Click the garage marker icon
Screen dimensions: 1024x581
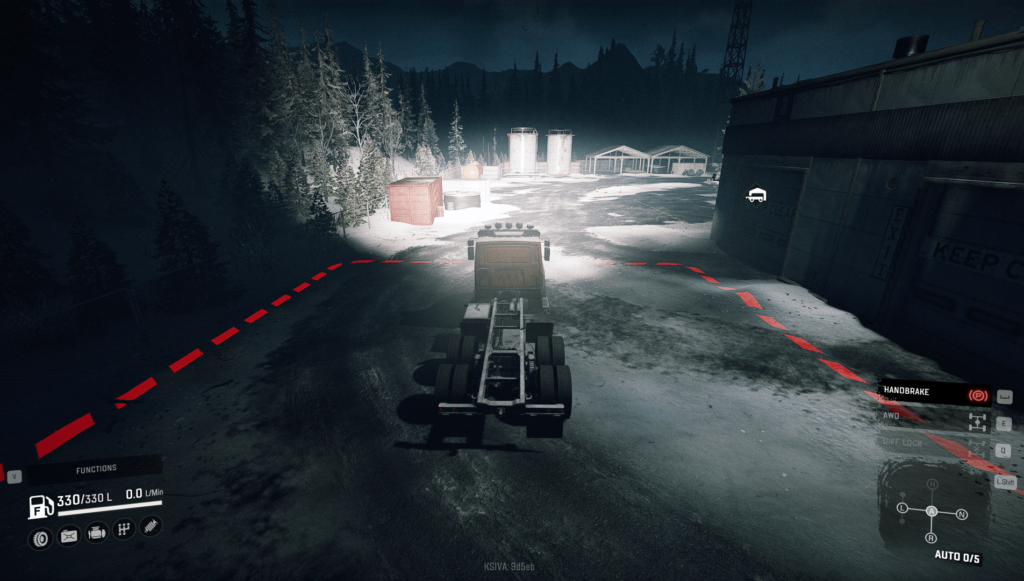757,195
